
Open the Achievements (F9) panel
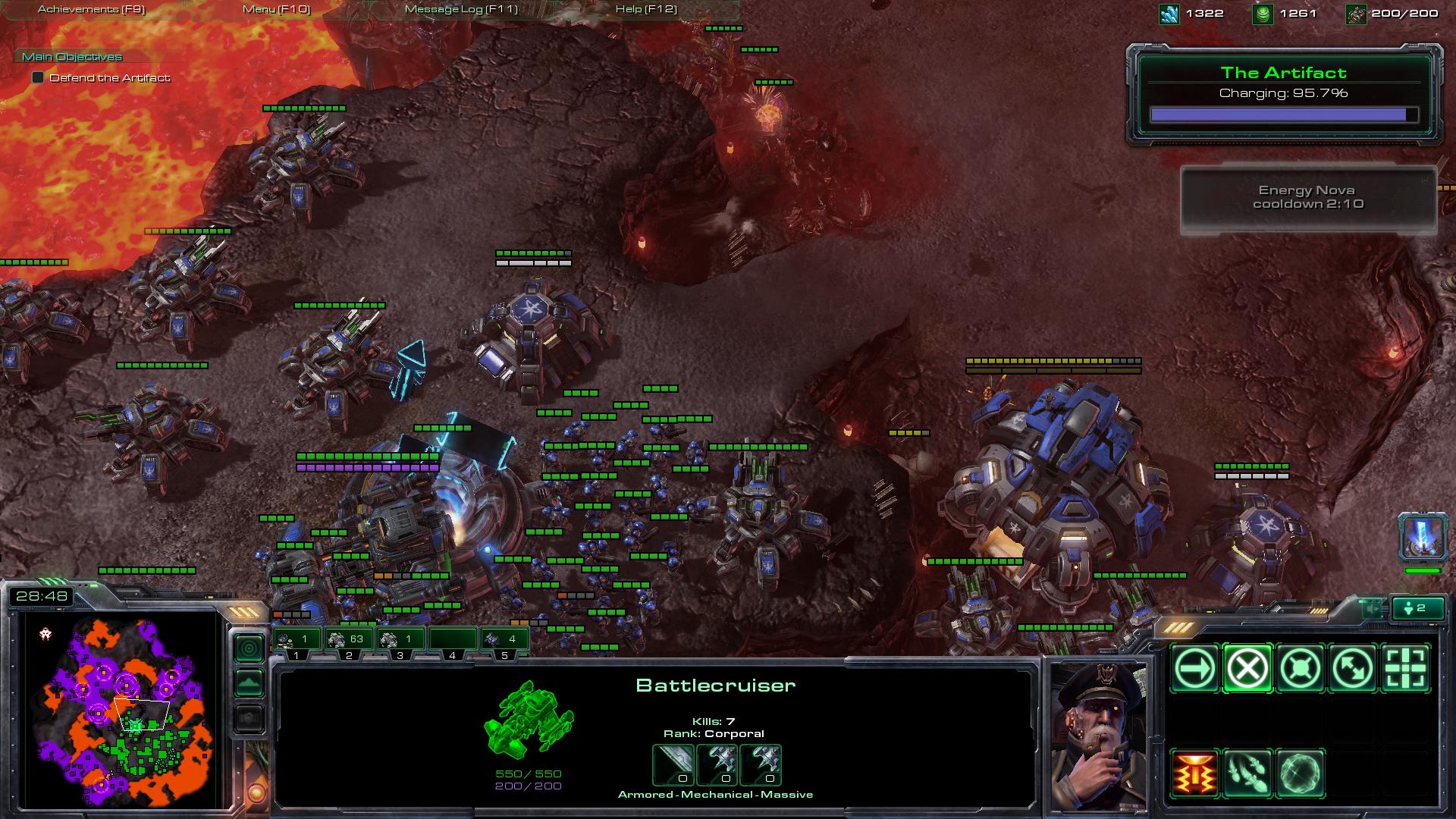pos(92,9)
